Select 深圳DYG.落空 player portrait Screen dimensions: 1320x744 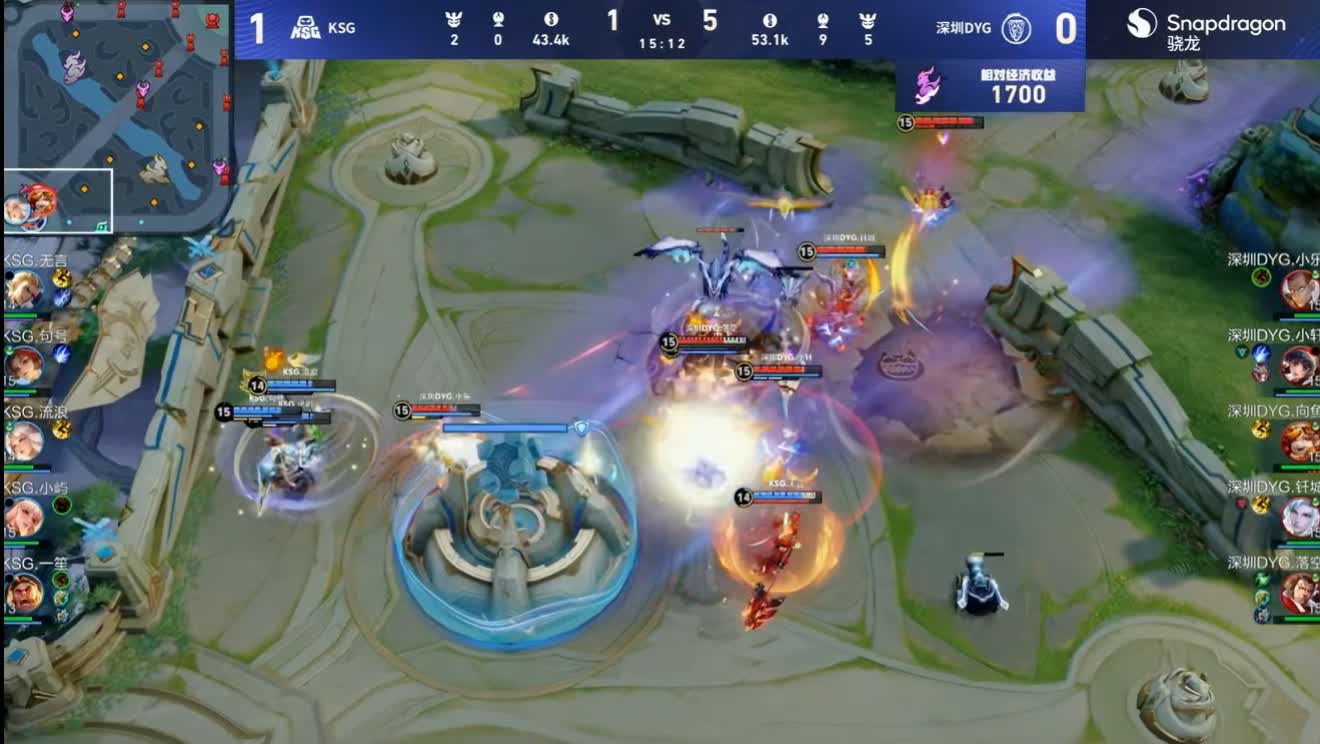coord(1299,593)
